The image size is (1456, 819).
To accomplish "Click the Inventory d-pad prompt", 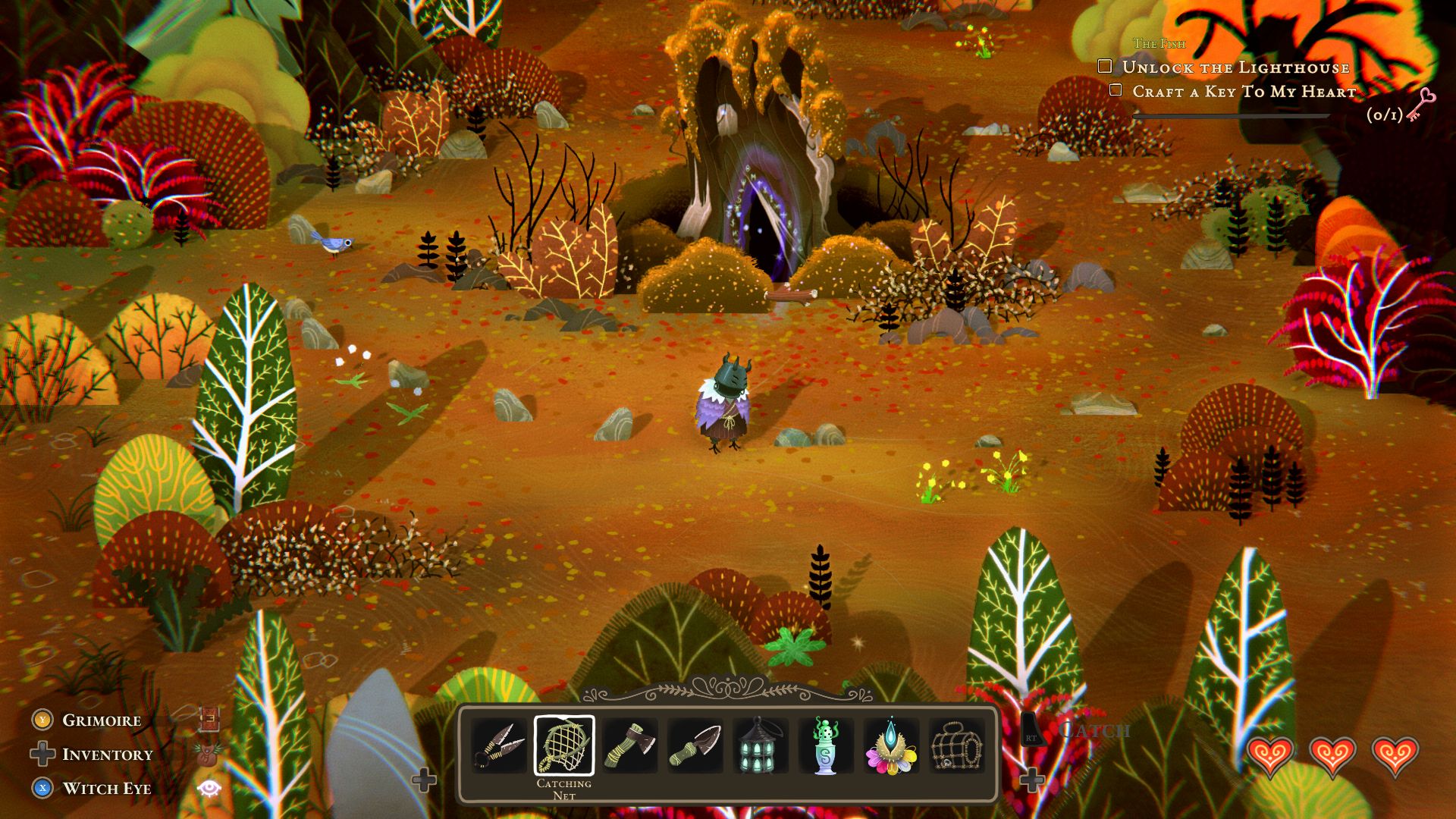I will coord(42,754).
